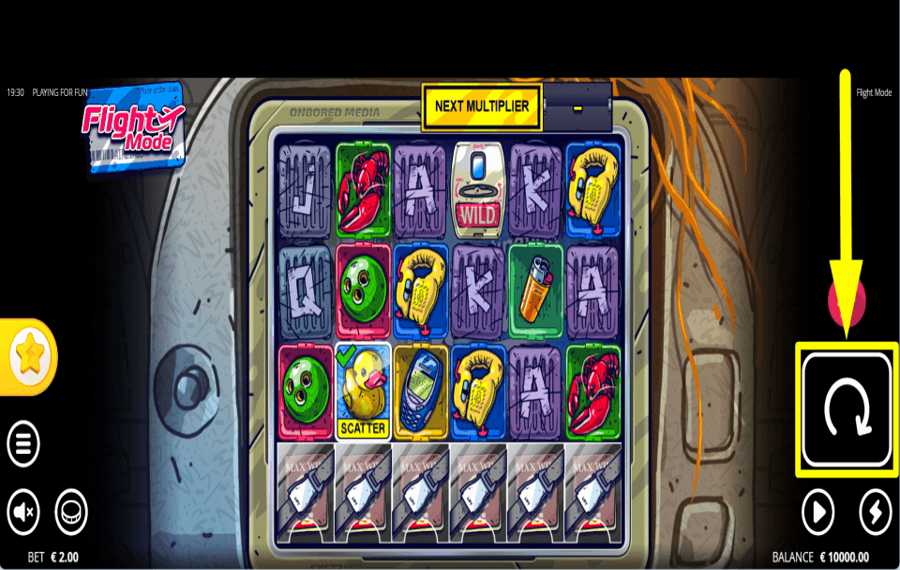Open the hamburger menu
Viewport: 900px width, 570px height.
pyautogui.click(x=24, y=441)
